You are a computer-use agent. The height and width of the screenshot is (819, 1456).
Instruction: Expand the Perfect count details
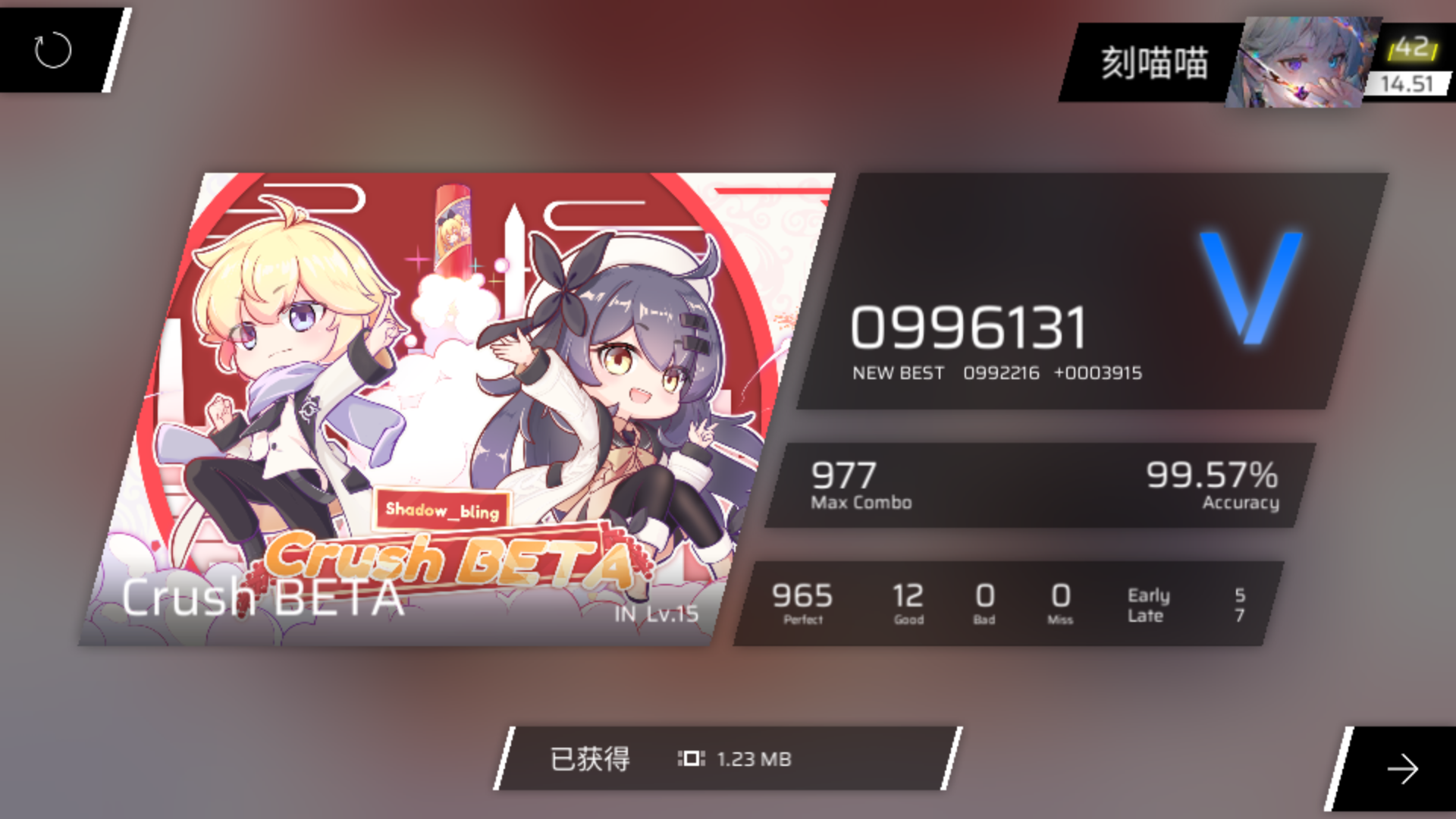pos(803,601)
